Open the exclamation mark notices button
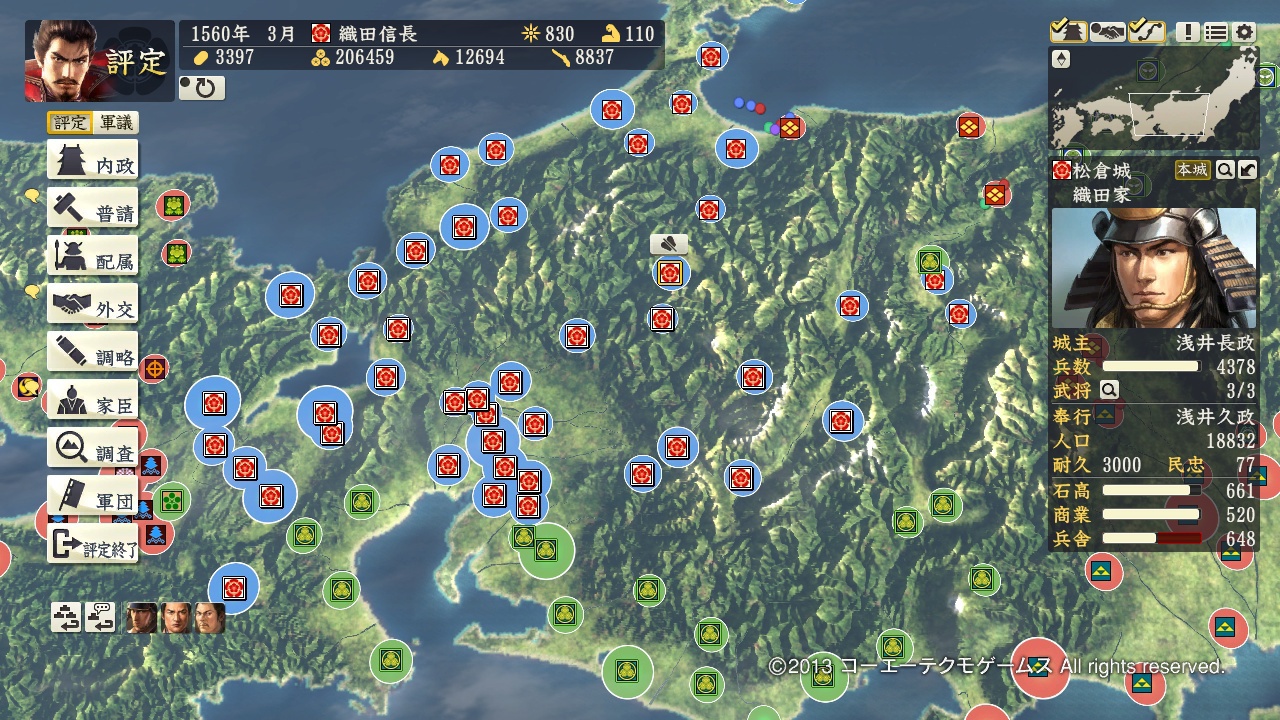 coord(1187,33)
